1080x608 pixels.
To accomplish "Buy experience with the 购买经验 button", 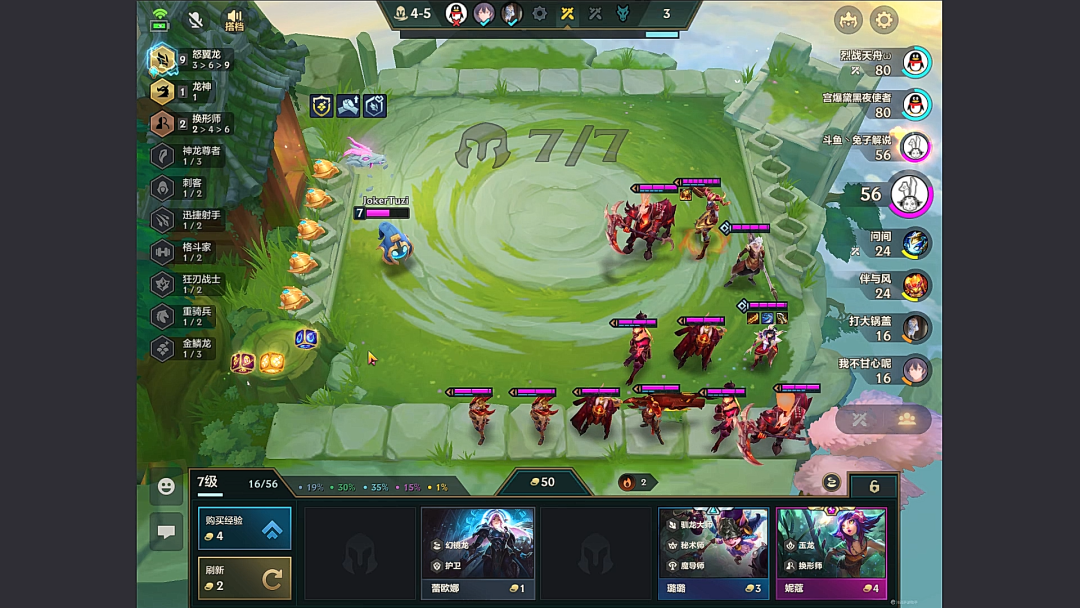I will 244,528.
